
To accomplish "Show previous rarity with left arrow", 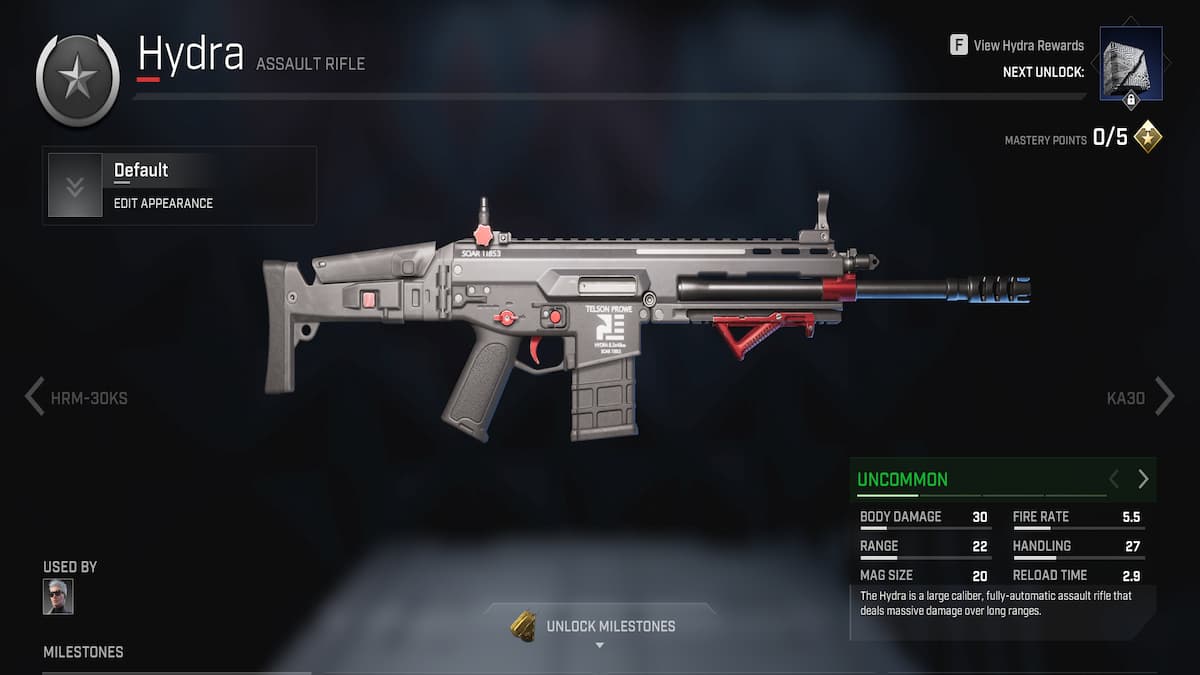I will point(1114,480).
